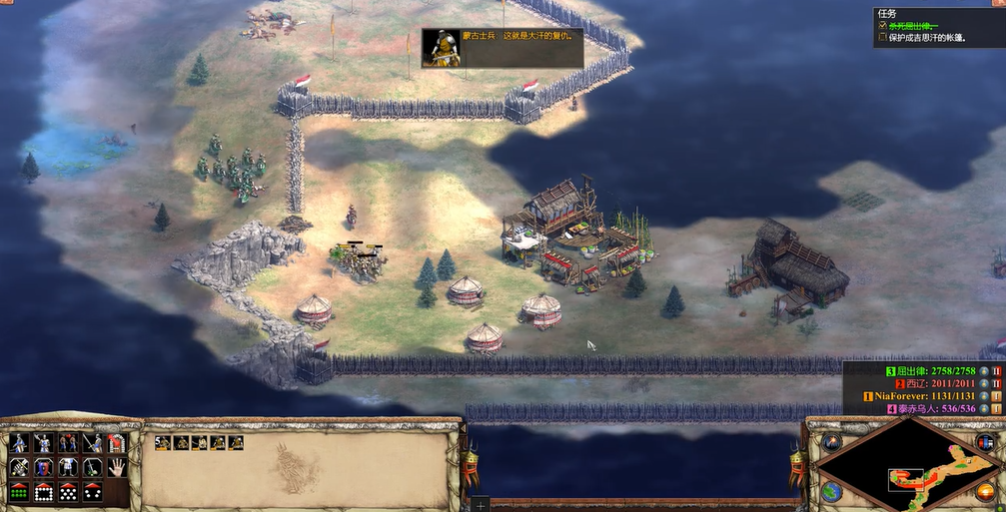Select the hollow box formation
The height and width of the screenshot is (512, 1006).
(x=43, y=492)
